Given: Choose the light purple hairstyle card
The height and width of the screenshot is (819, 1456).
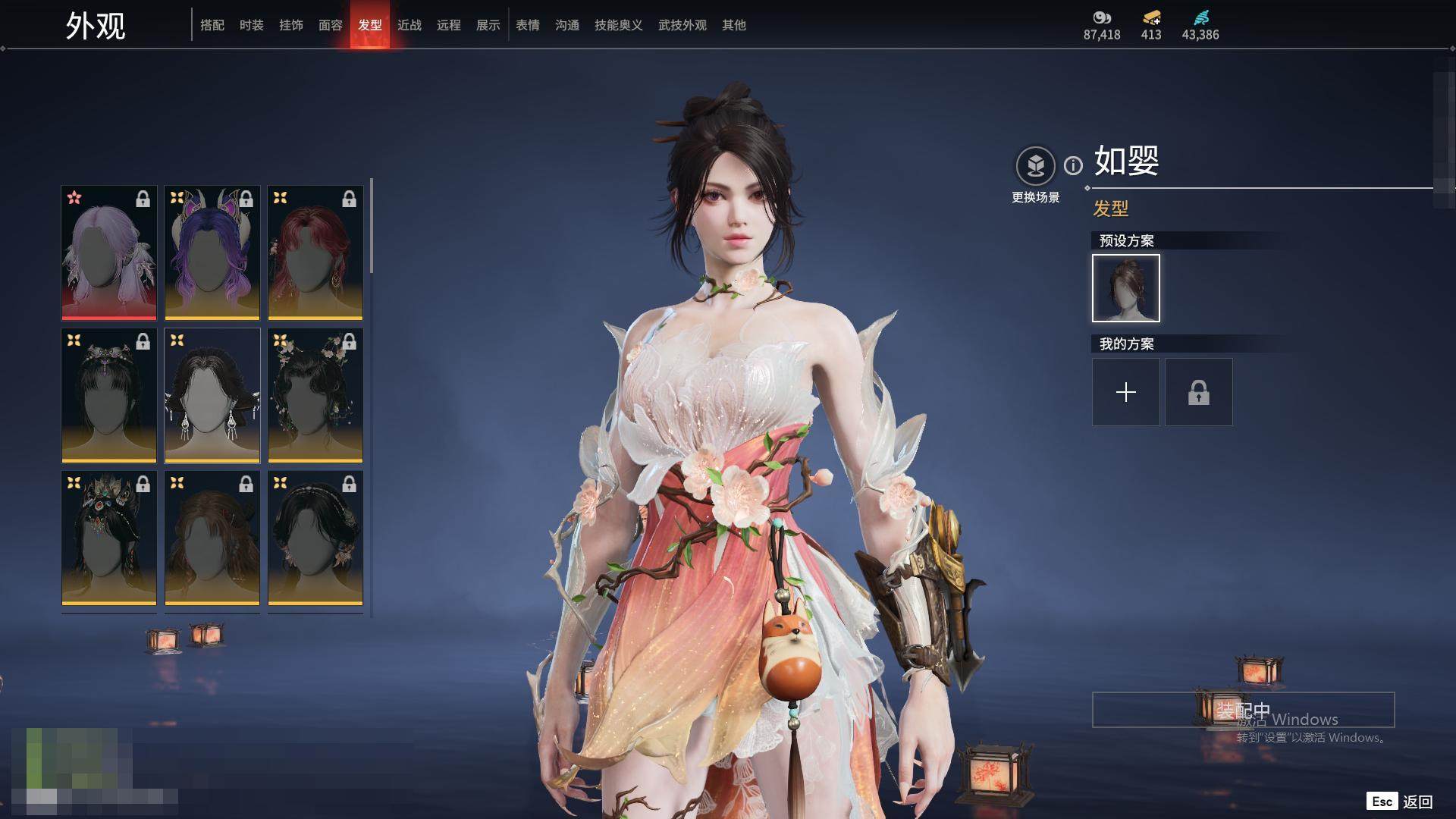Looking at the screenshot, I should tap(109, 253).
